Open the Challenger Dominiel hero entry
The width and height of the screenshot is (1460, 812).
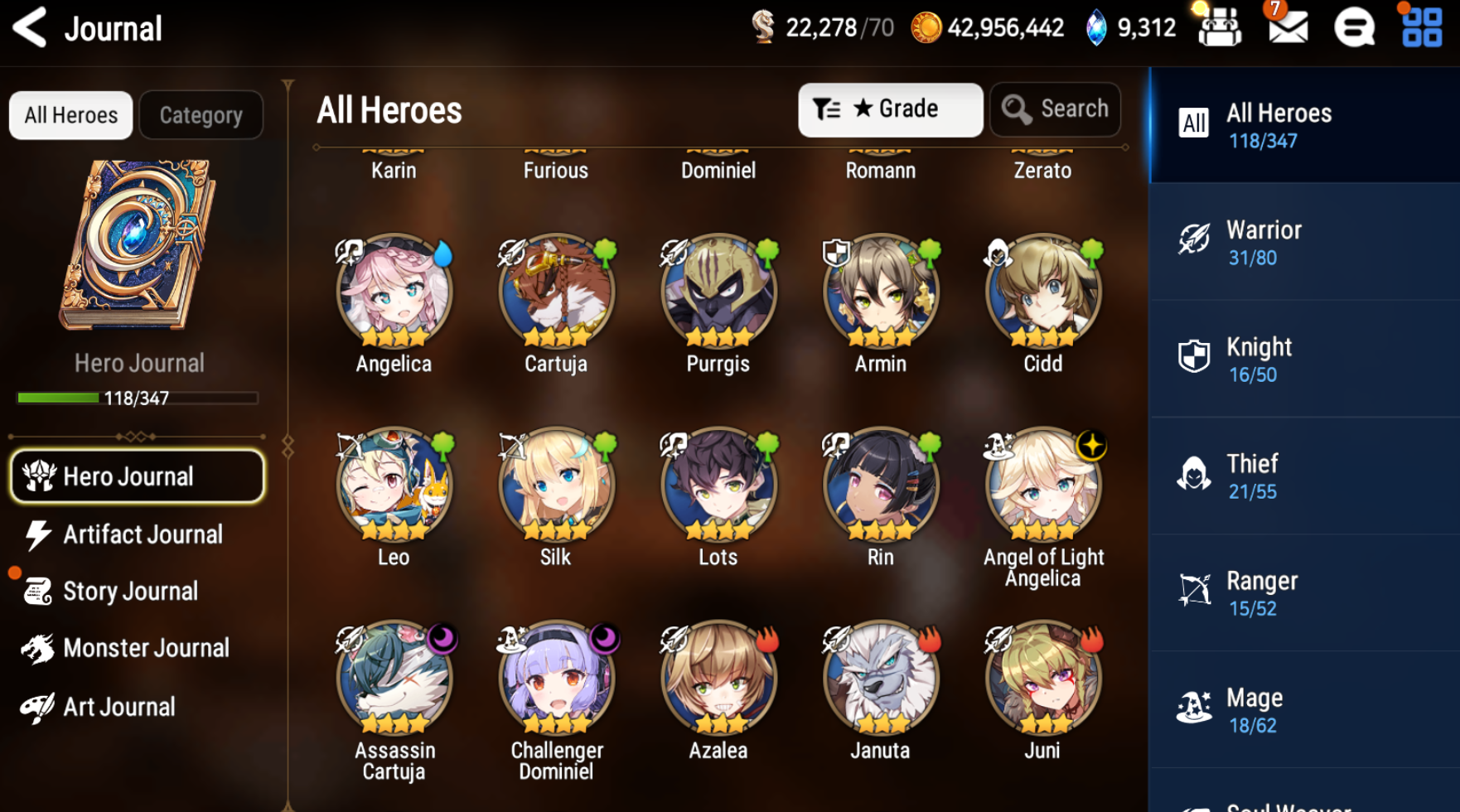tap(556, 678)
